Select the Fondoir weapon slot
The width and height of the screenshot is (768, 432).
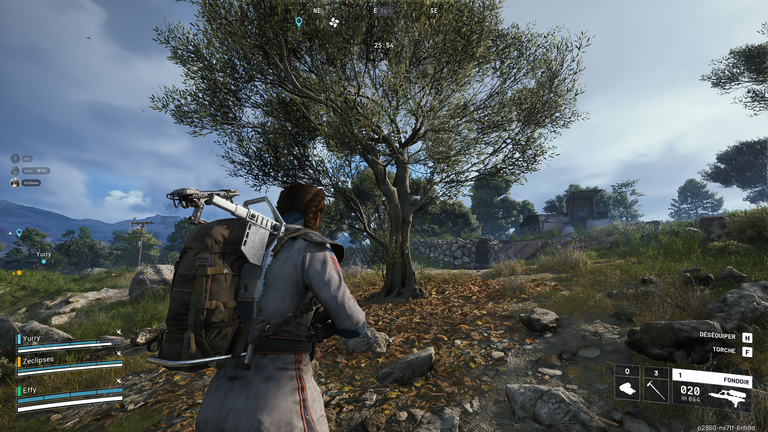(x=712, y=386)
